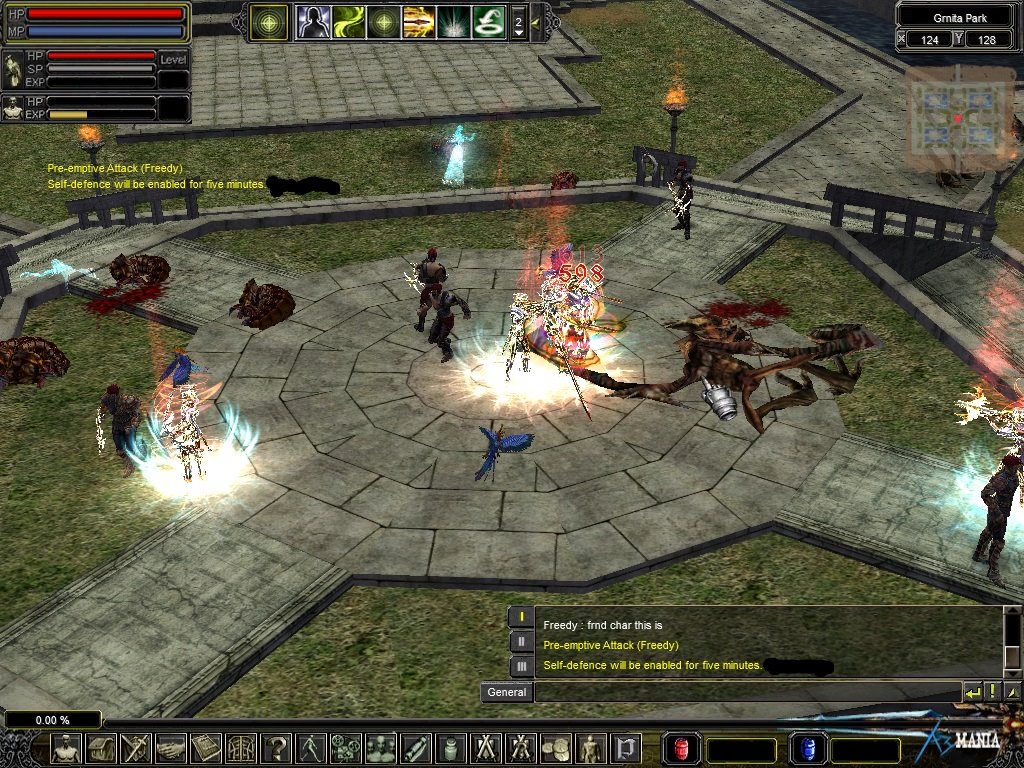Focus the chat message input field
The height and width of the screenshot is (768, 1024).
(x=746, y=692)
